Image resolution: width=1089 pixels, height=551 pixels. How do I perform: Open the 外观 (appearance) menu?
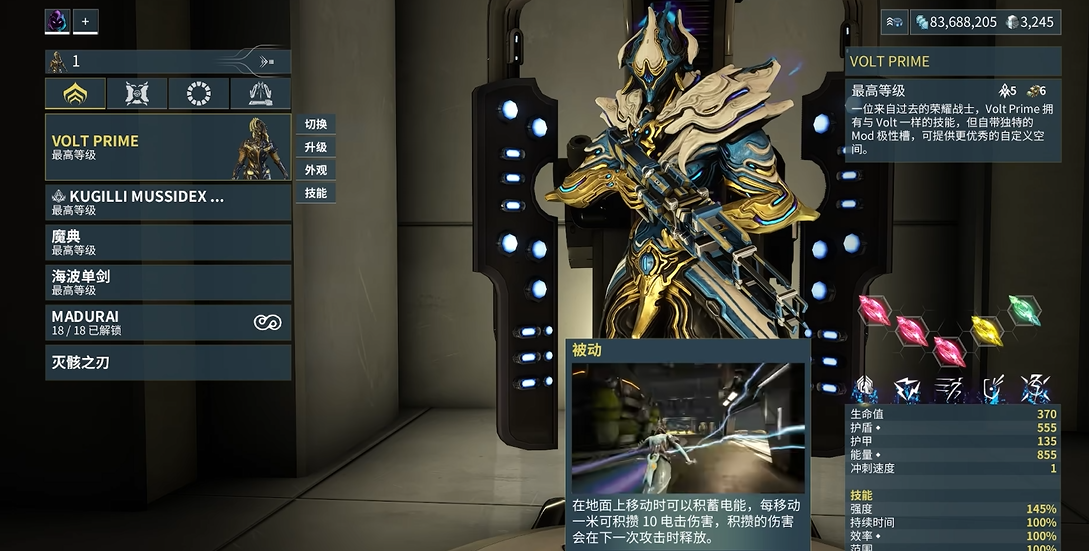[x=315, y=170]
